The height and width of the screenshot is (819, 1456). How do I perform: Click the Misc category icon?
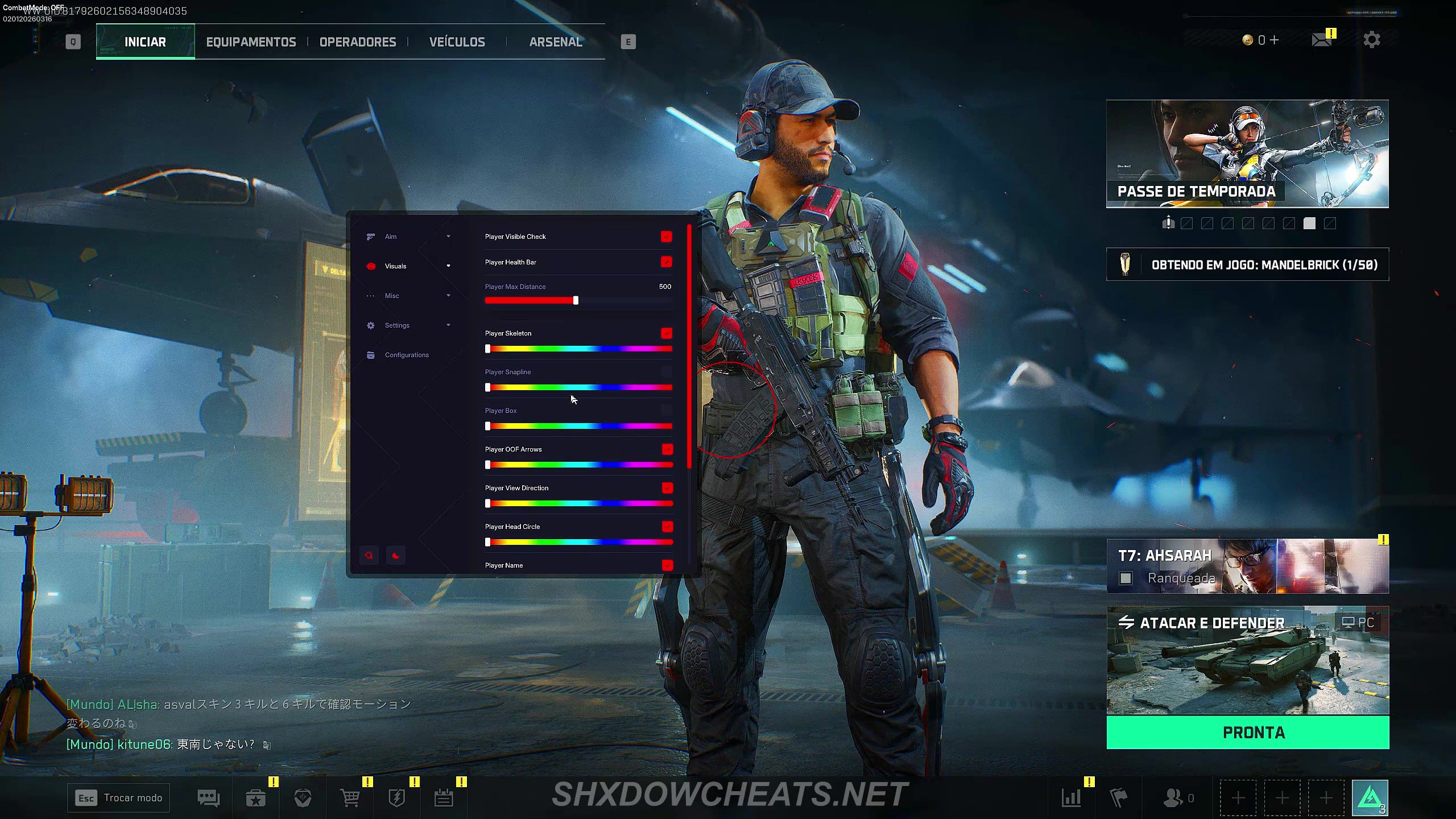(x=370, y=295)
